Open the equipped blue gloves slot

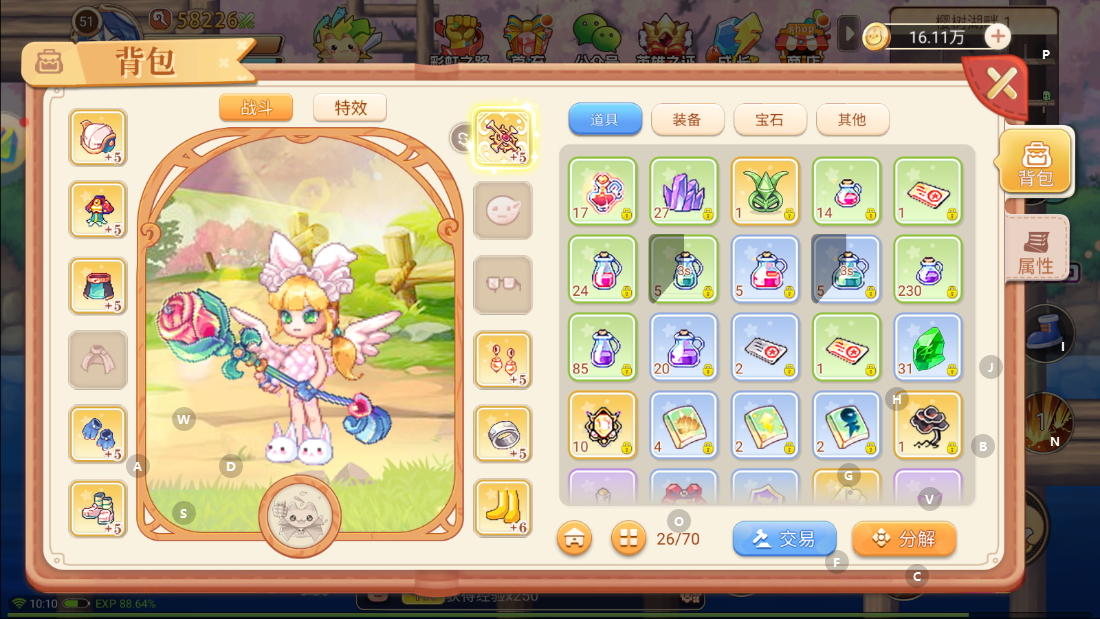(98, 434)
